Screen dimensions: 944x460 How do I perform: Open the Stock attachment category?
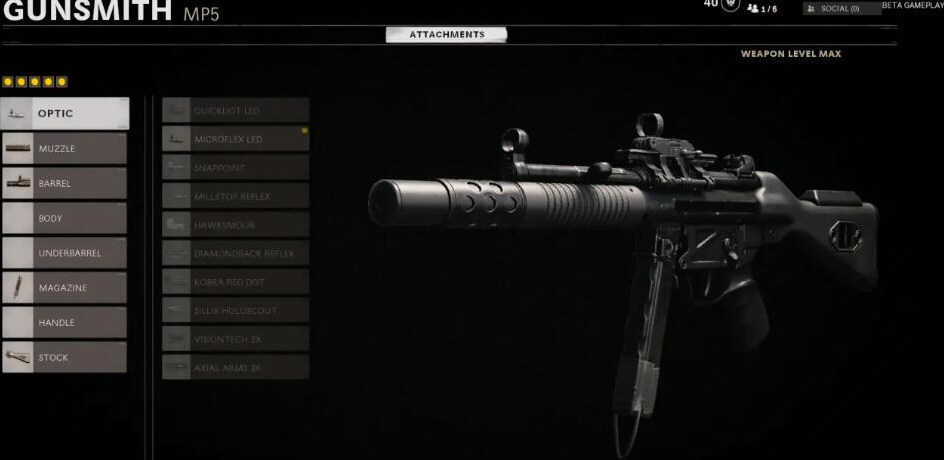pyautogui.click(x=65, y=357)
